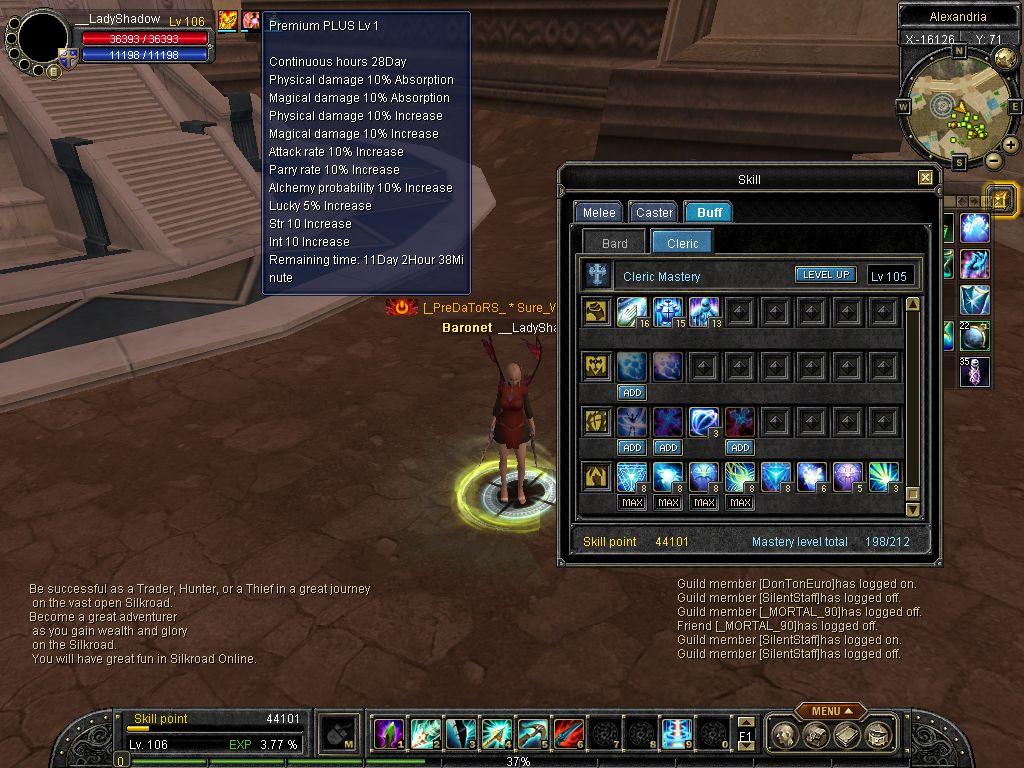Viewport: 1024px width, 768px height.
Task: Close the Skill window
Action: click(x=925, y=178)
